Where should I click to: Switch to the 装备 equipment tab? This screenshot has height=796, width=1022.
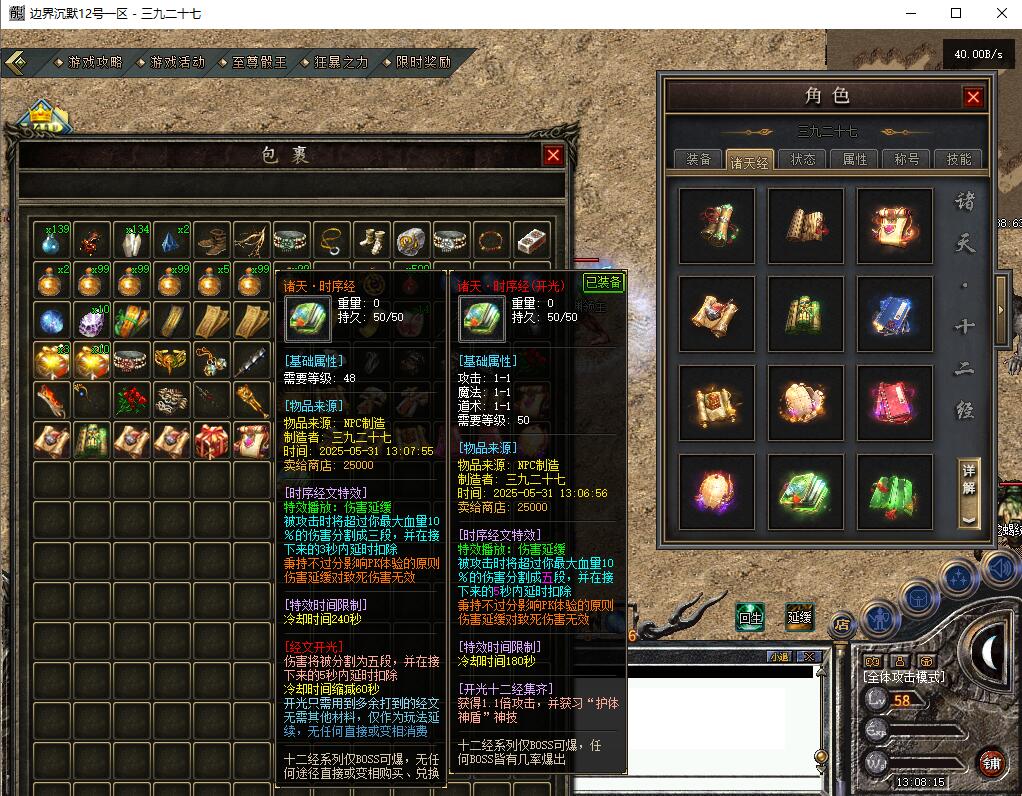(698, 159)
